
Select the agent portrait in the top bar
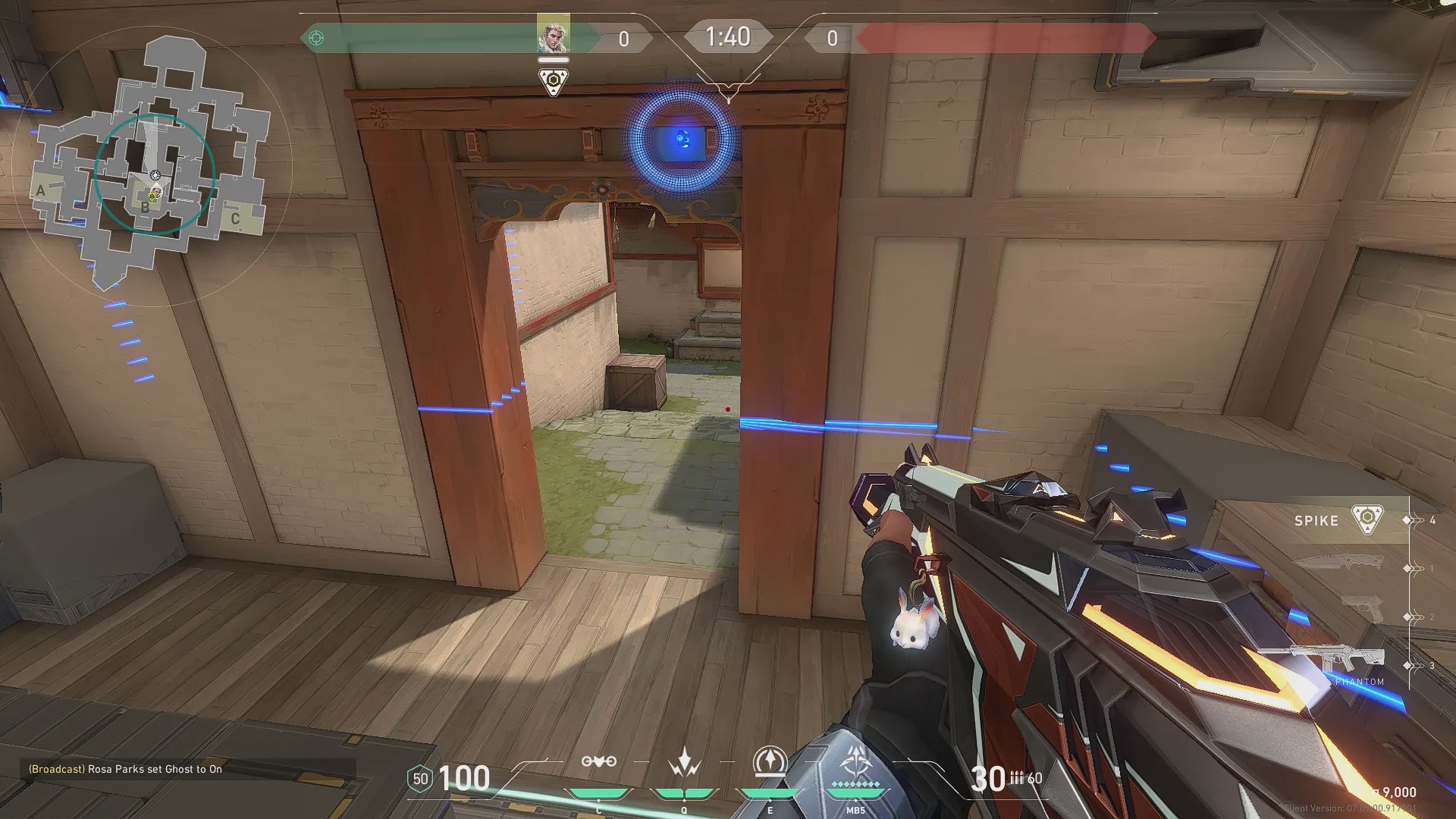tap(553, 34)
